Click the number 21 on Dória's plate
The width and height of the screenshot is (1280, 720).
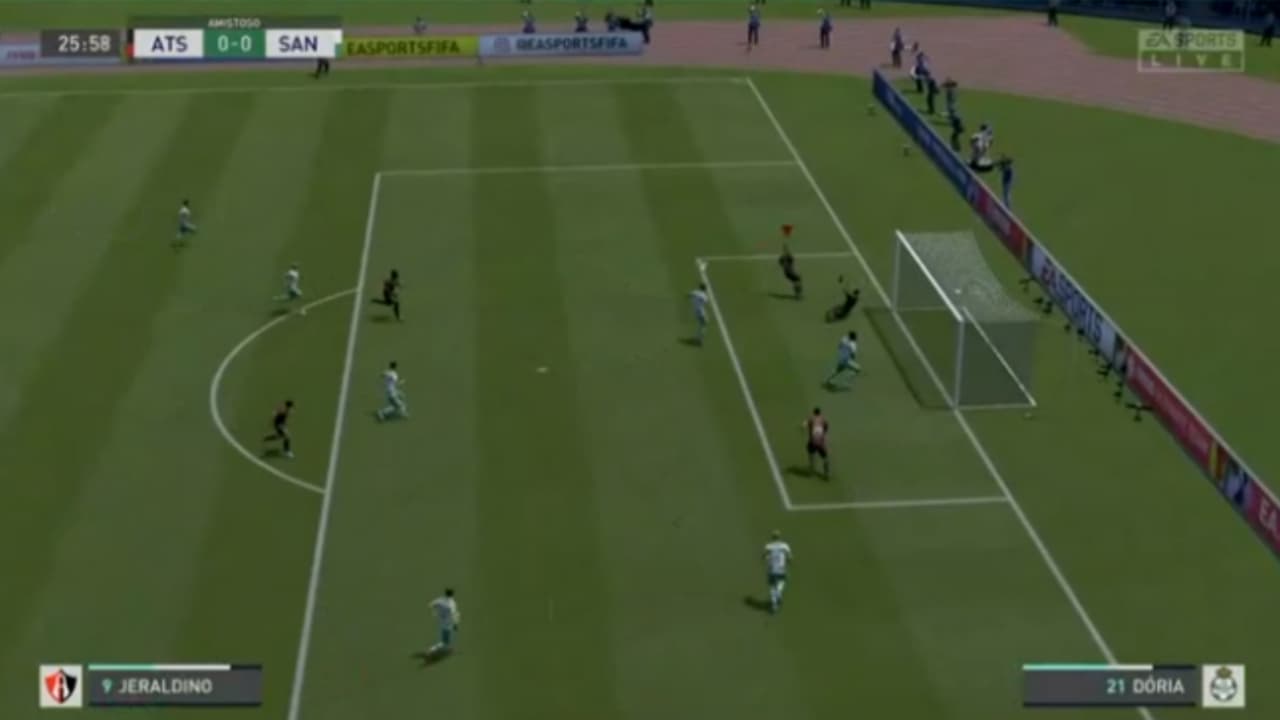click(1115, 685)
